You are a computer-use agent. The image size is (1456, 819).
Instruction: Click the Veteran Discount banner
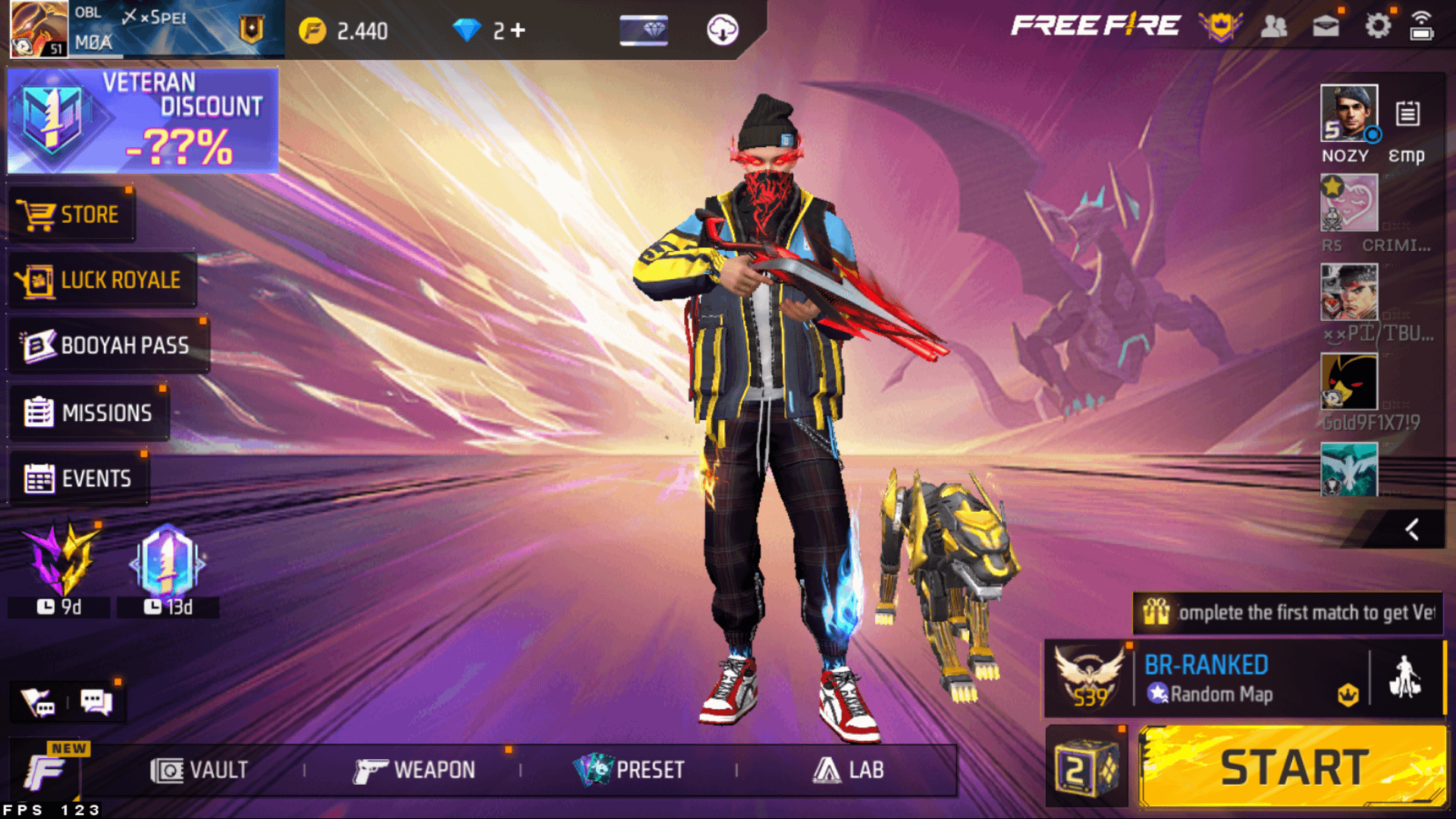coord(143,121)
